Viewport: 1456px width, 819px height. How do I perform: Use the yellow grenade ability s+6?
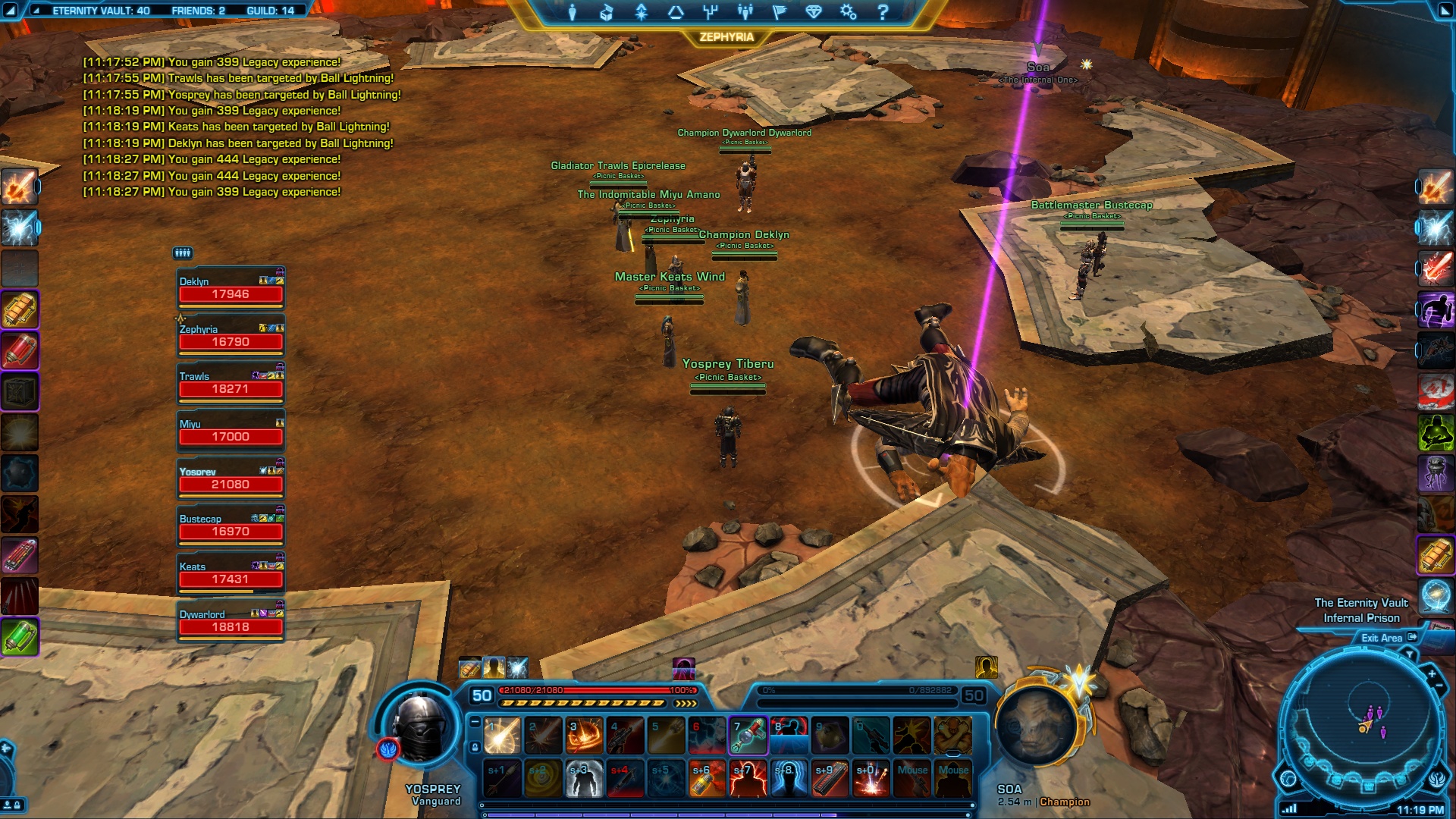coord(707,779)
